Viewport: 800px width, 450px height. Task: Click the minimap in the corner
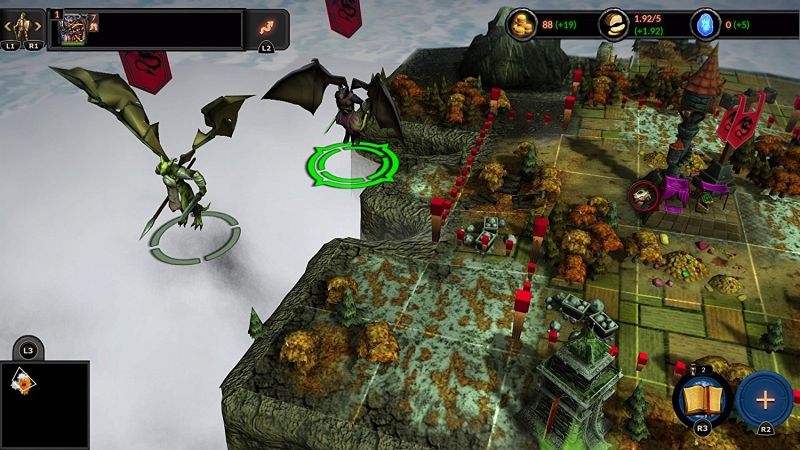(44, 403)
